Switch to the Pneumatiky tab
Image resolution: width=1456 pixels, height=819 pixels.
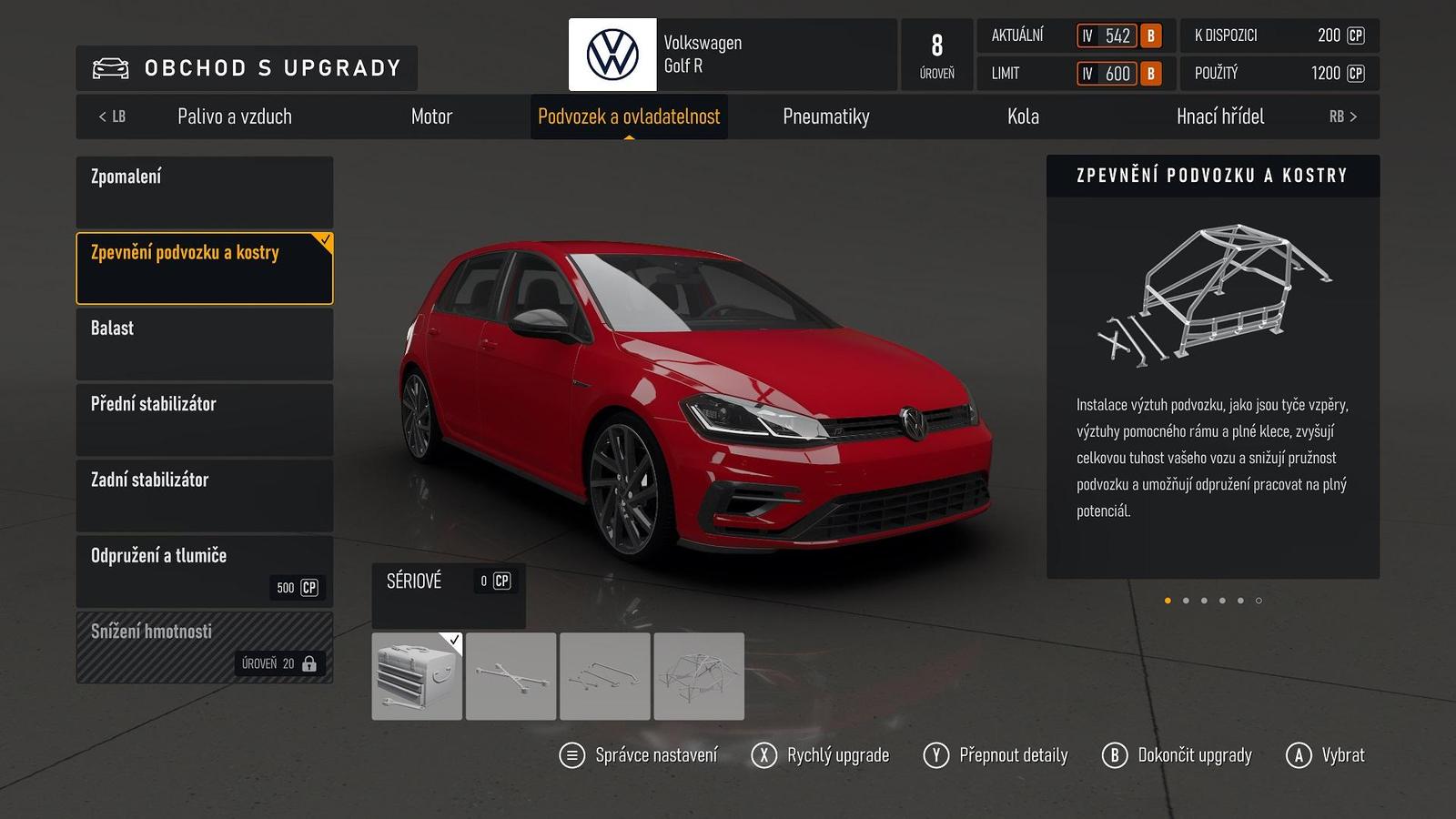coord(826,116)
